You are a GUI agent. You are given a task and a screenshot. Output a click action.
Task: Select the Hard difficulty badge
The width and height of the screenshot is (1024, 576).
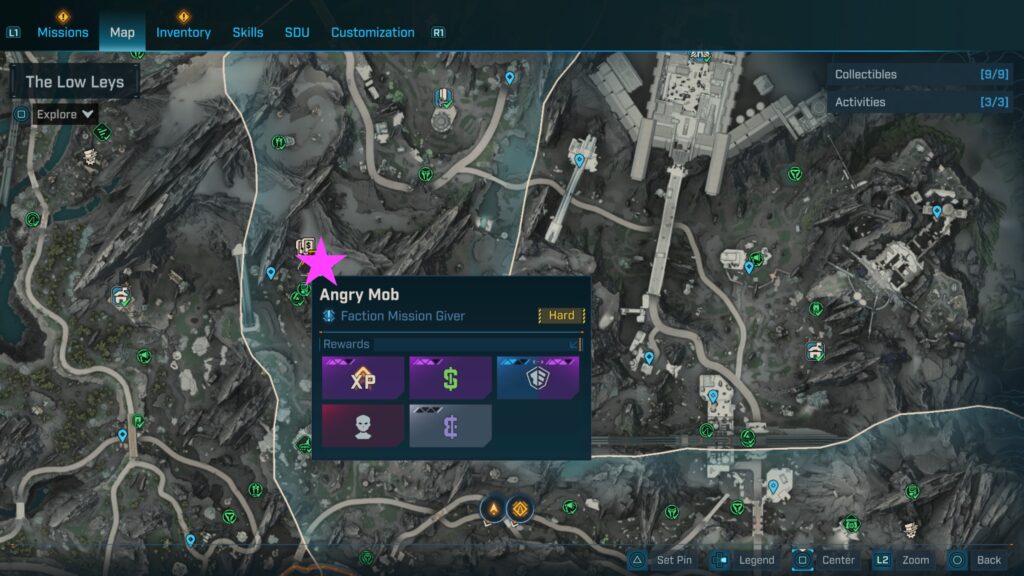click(x=561, y=316)
